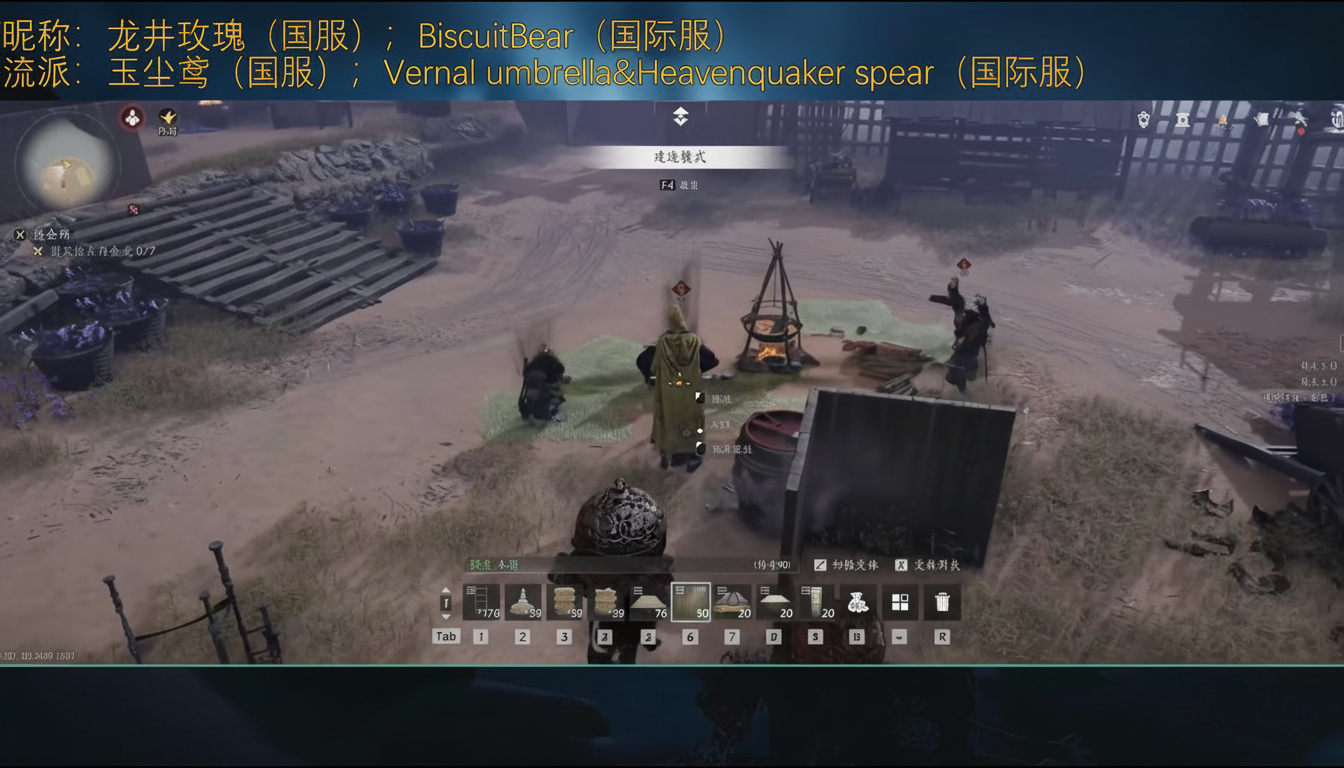Expand the hotbar list using the up arrow
Viewport: 1344px width, 768px height.
[446, 589]
